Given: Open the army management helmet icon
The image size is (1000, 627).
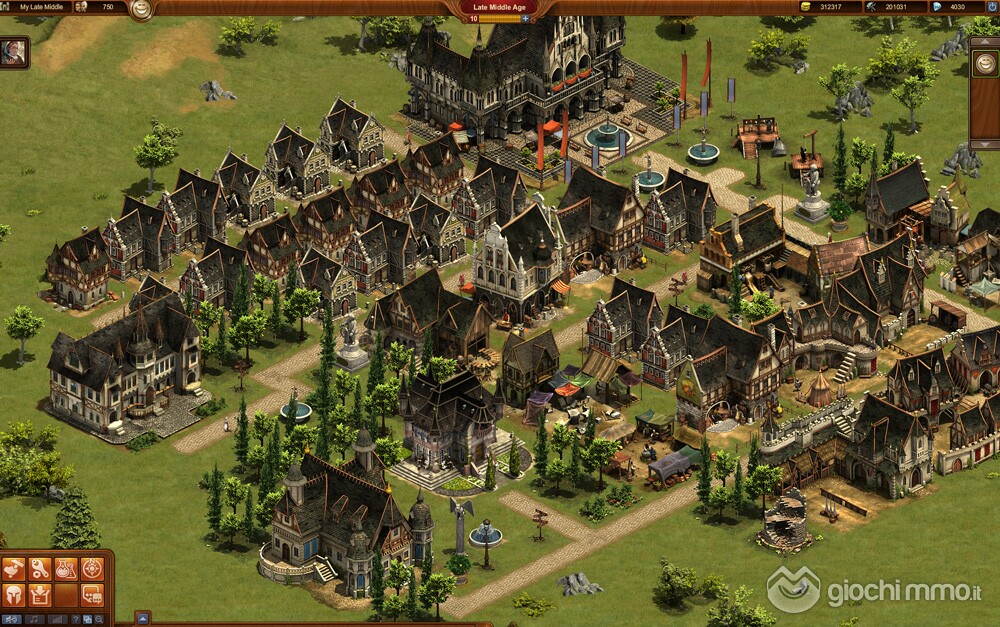Looking at the screenshot, I should coord(13,595).
